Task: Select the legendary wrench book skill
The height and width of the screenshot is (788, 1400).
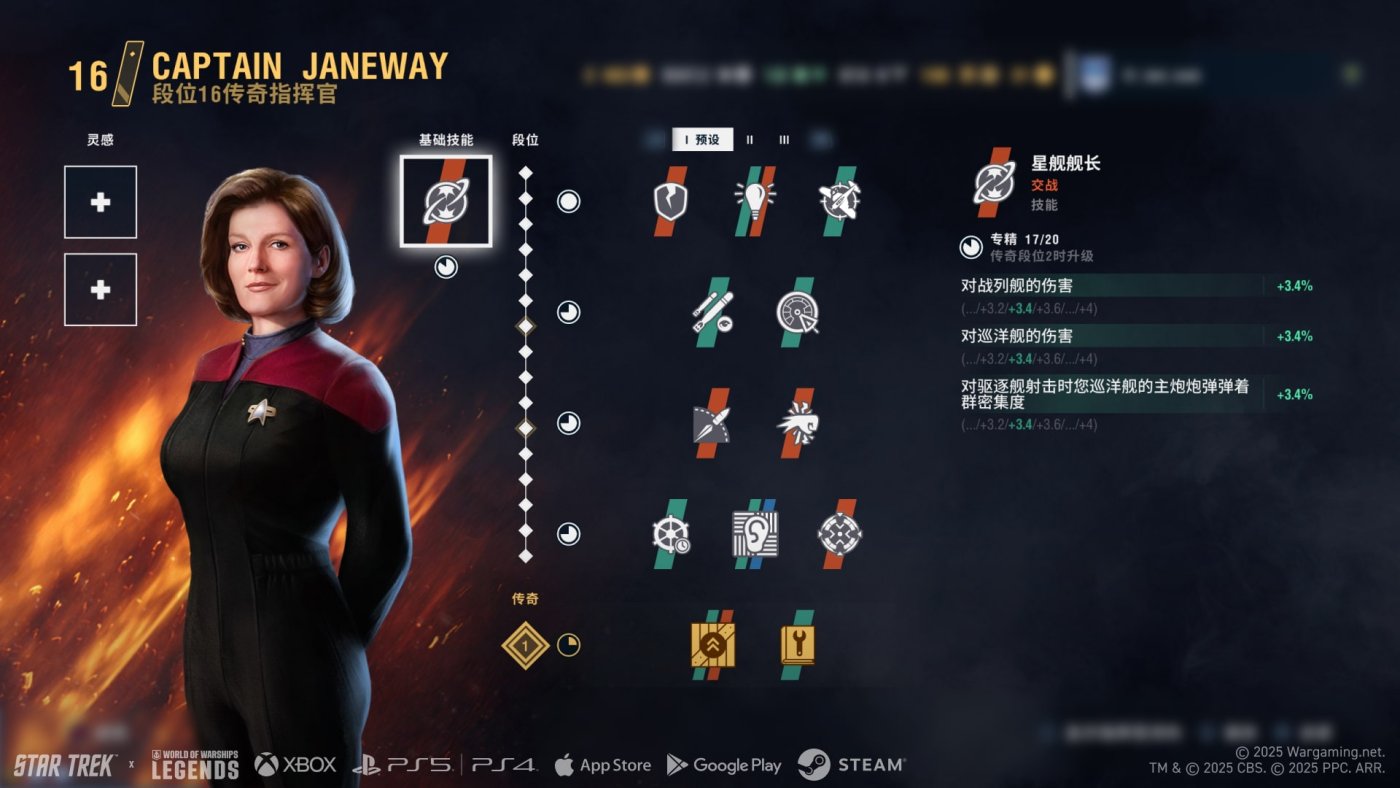Action: coord(796,645)
